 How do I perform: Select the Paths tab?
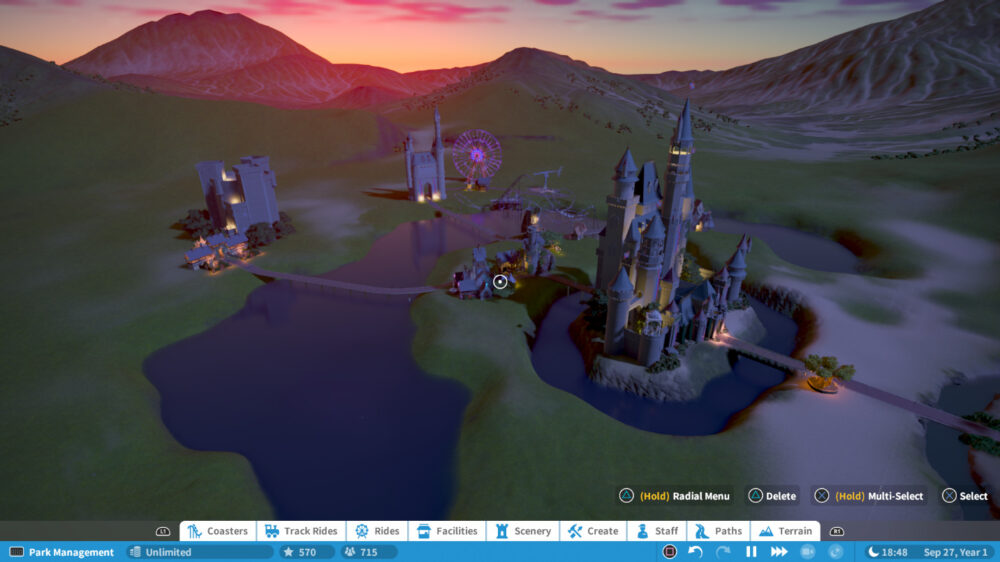[x=719, y=531]
